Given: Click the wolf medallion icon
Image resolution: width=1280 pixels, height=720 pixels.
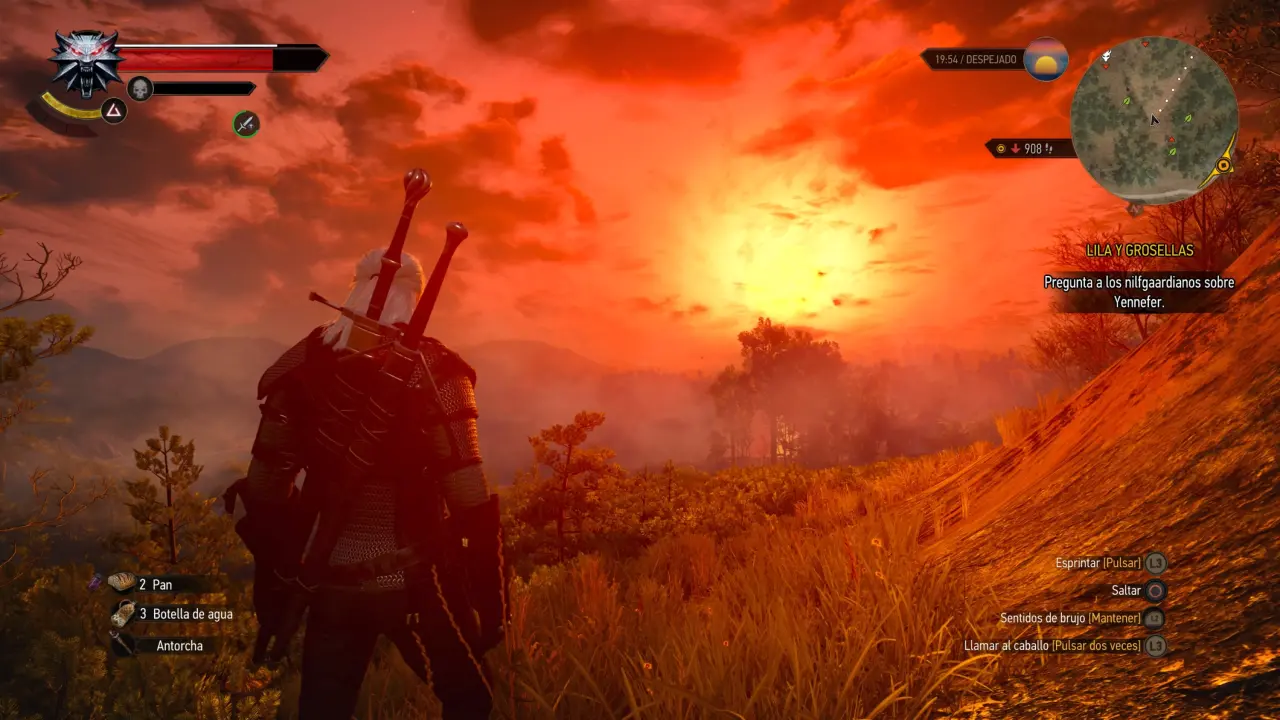Looking at the screenshot, I should [x=86, y=61].
